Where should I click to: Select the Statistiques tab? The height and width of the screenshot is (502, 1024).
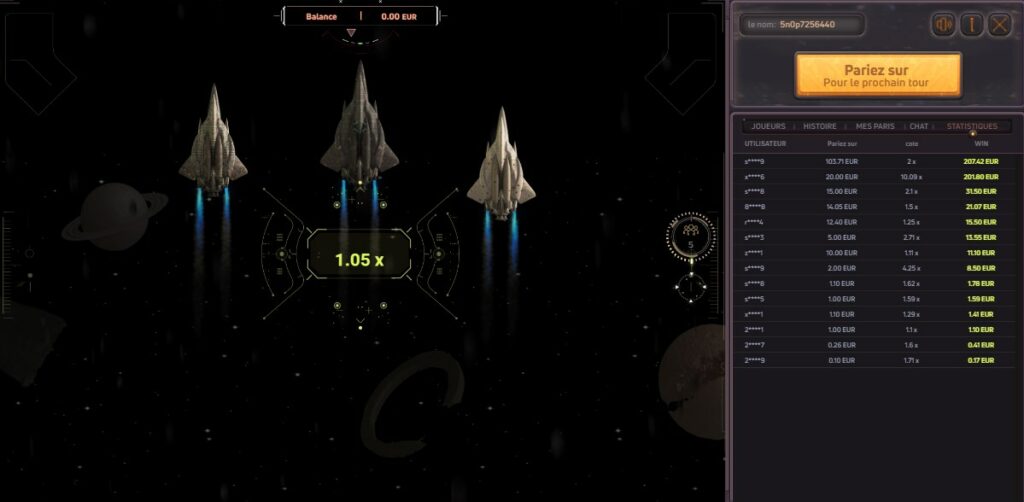tap(972, 127)
